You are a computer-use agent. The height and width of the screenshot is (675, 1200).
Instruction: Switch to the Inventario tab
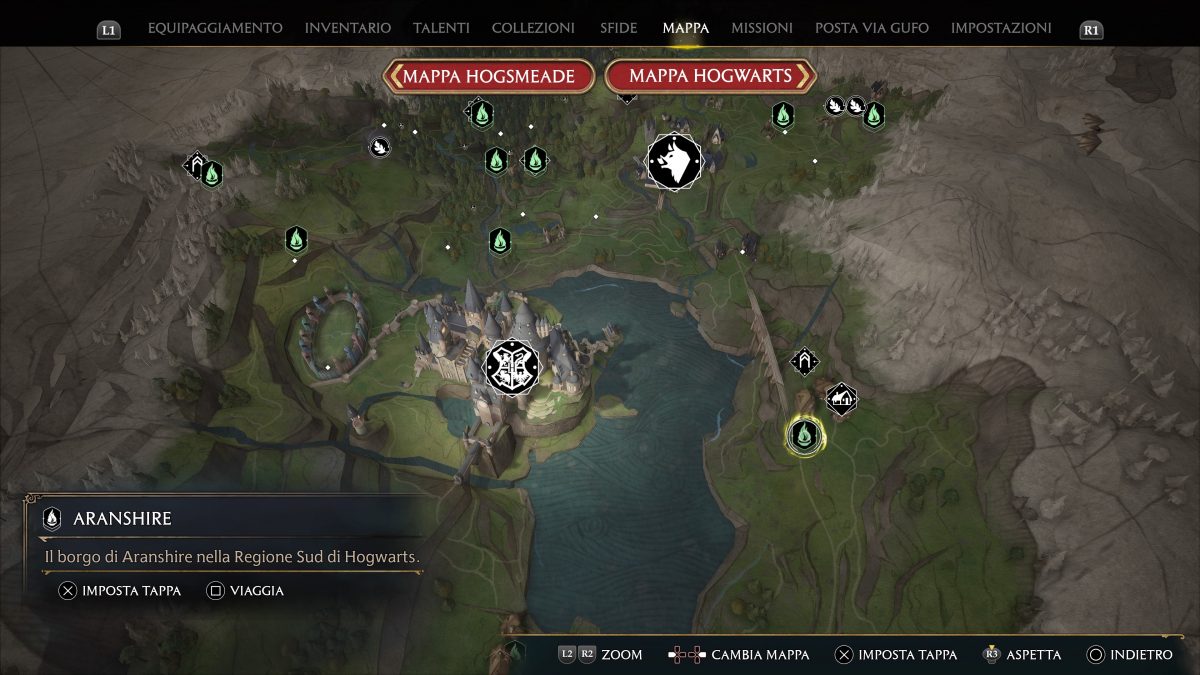point(348,28)
